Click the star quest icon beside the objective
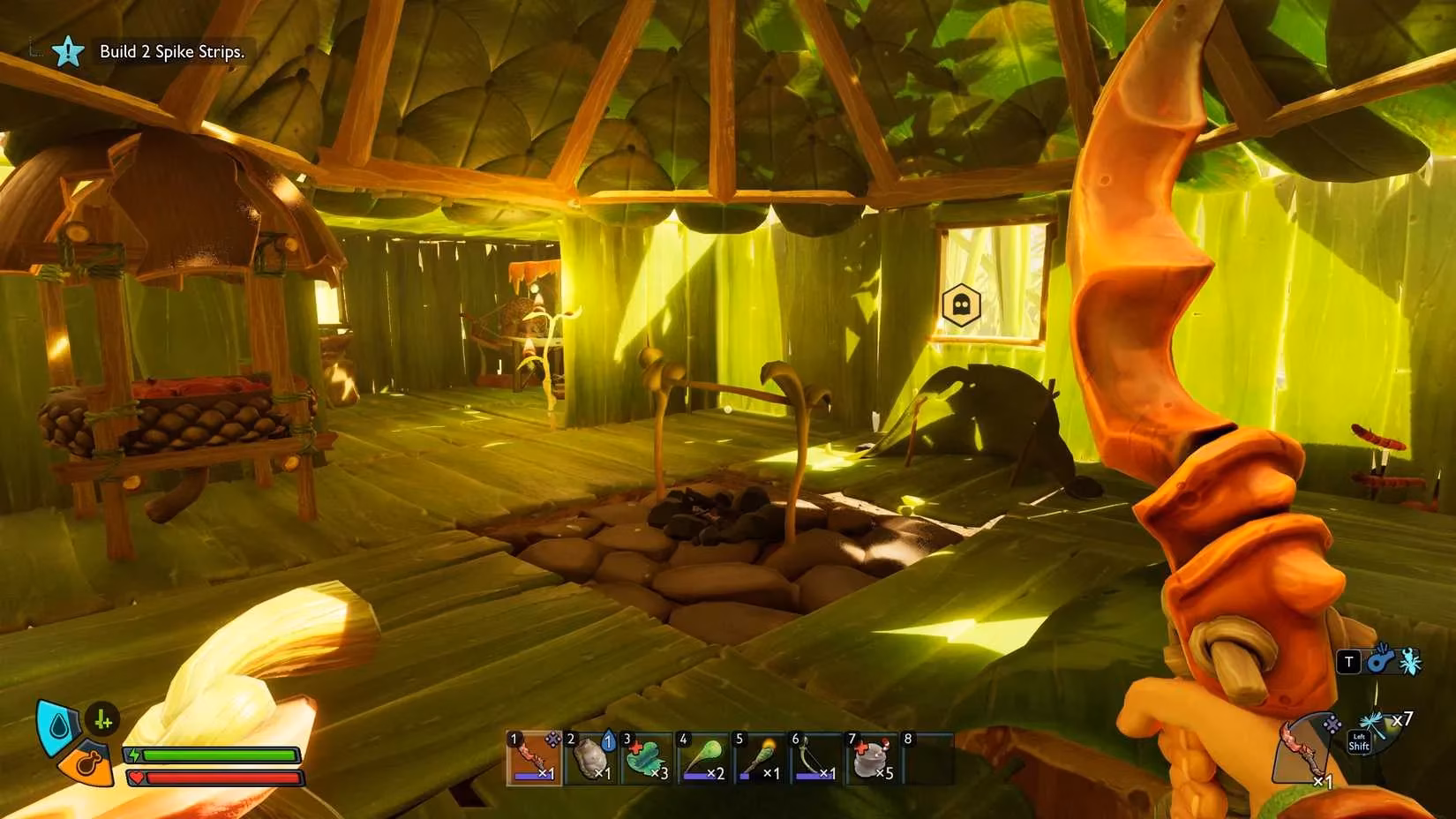The image size is (1456, 819). pos(68,52)
